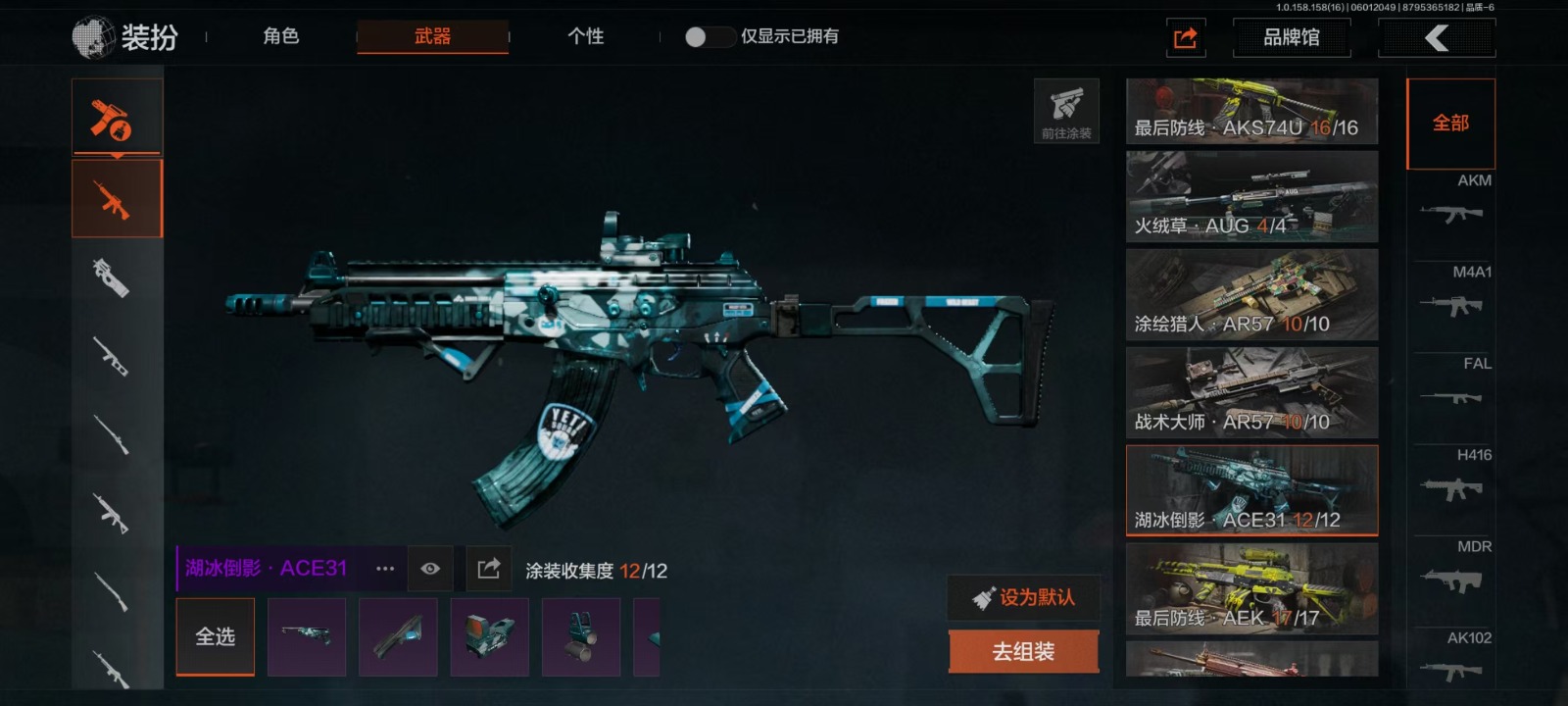
Task: Select all parts with 全选
Action: (x=216, y=637)
